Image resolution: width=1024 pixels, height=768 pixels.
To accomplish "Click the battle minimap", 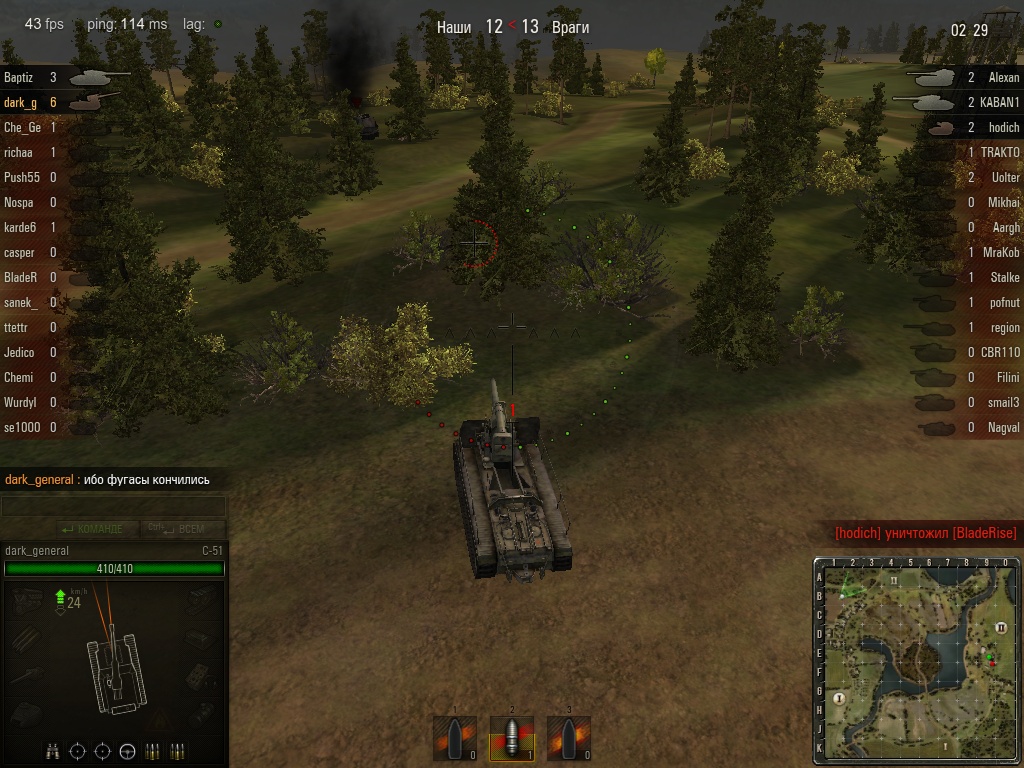I will 917,661.
